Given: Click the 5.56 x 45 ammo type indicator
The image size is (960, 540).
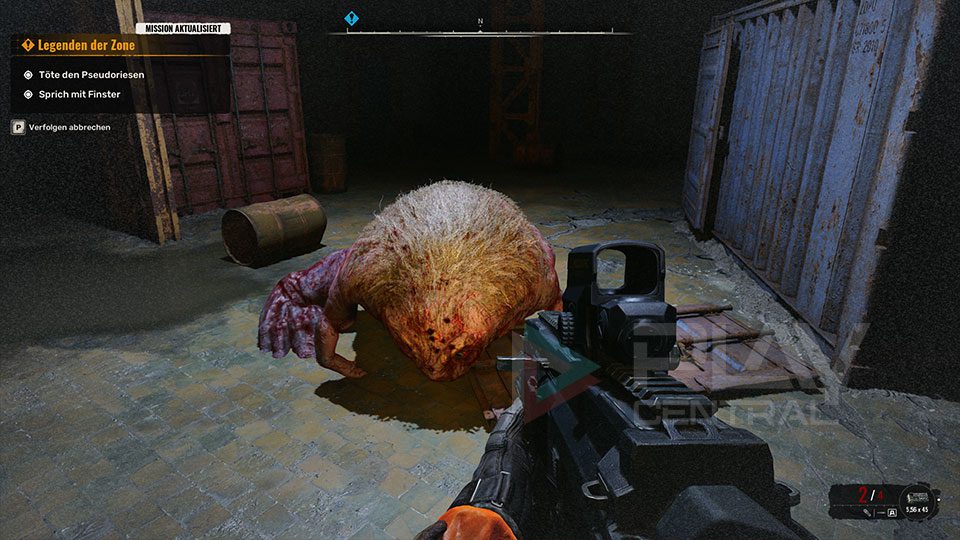Looking at the screenshot, I should (915, 510).
